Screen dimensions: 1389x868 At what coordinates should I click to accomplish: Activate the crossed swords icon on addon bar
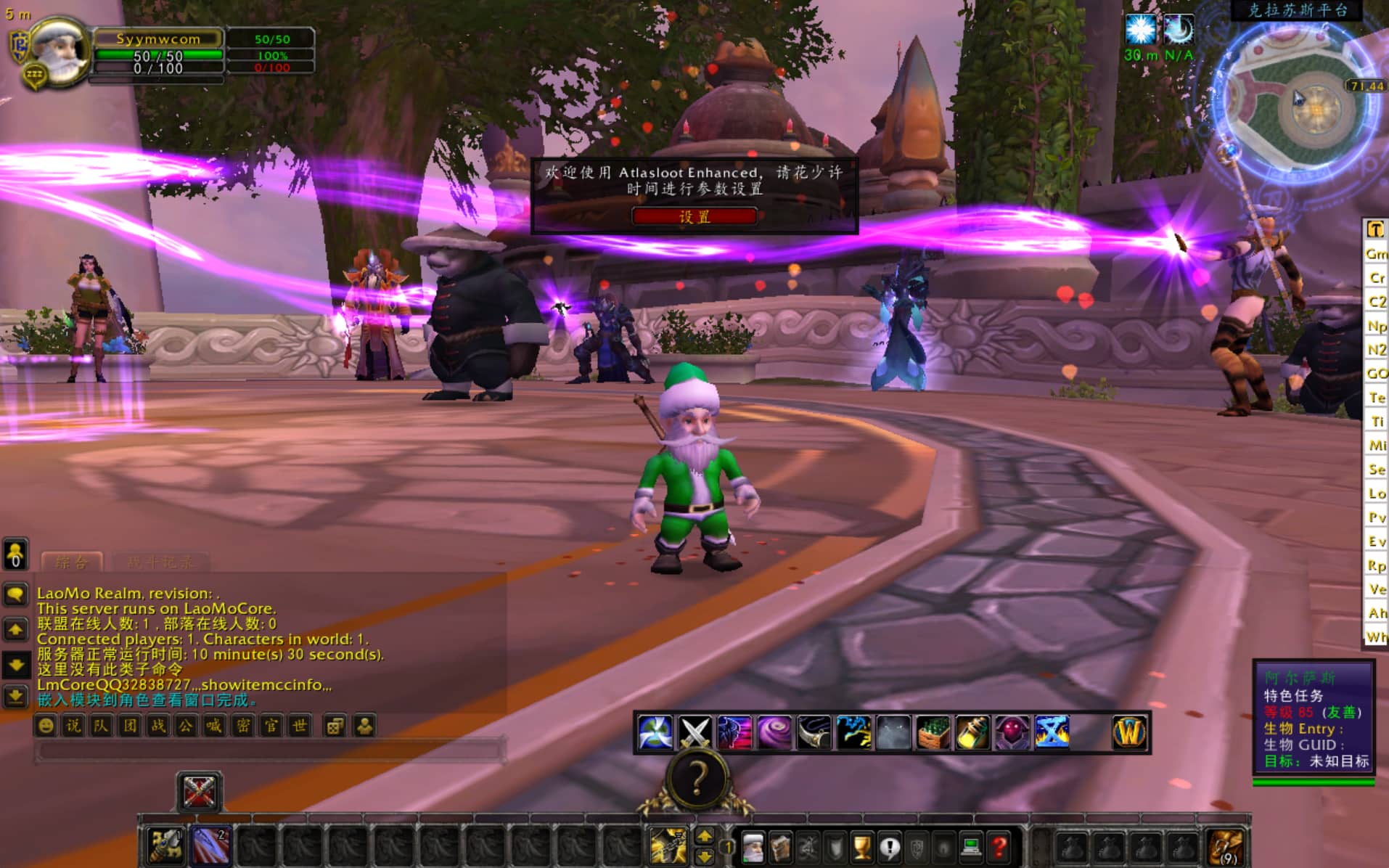(694, 732)
